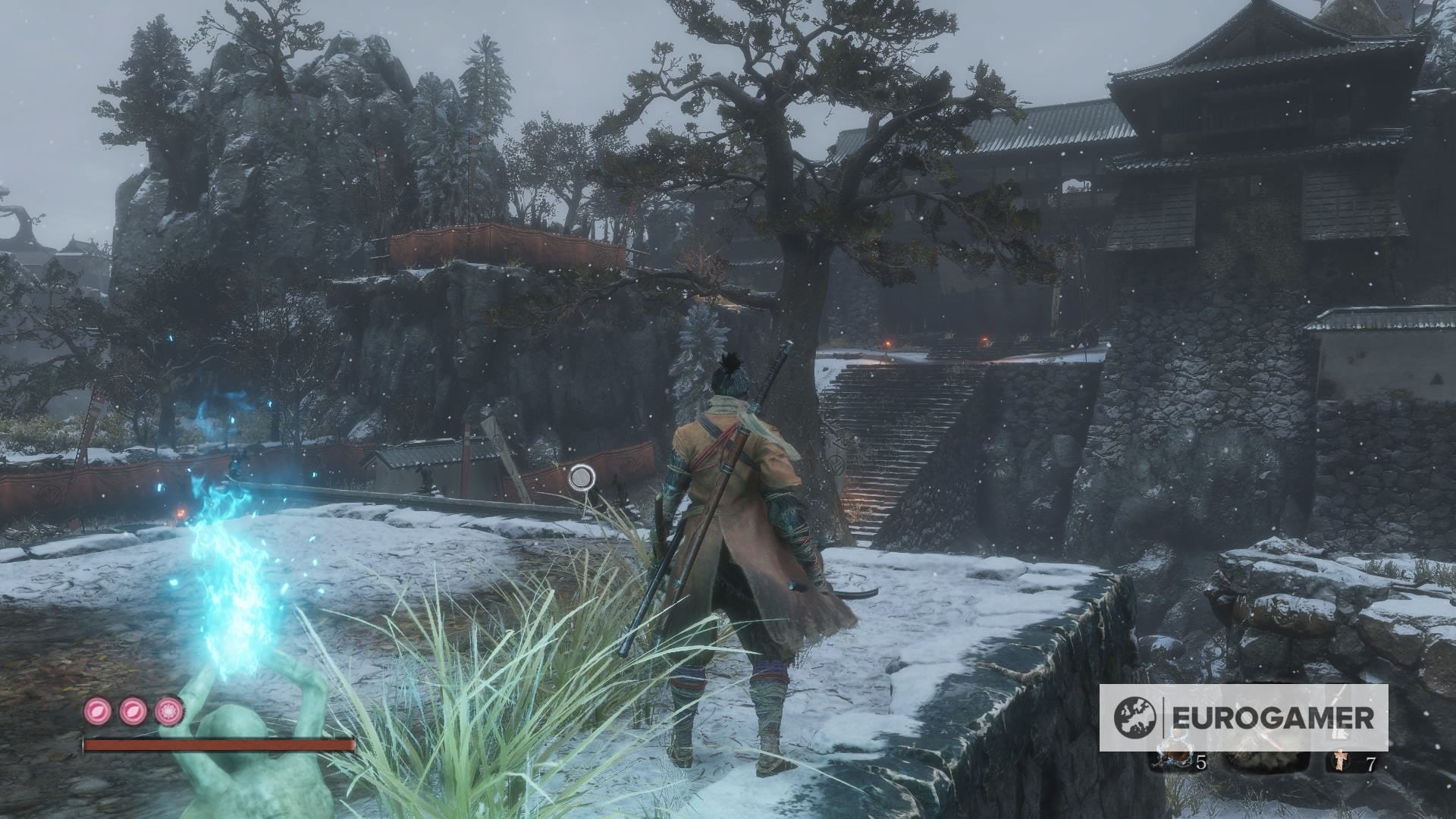Click the white grapple point marker
The image size is (1456, 819).
pyautogui.click(x=582, y=477)
